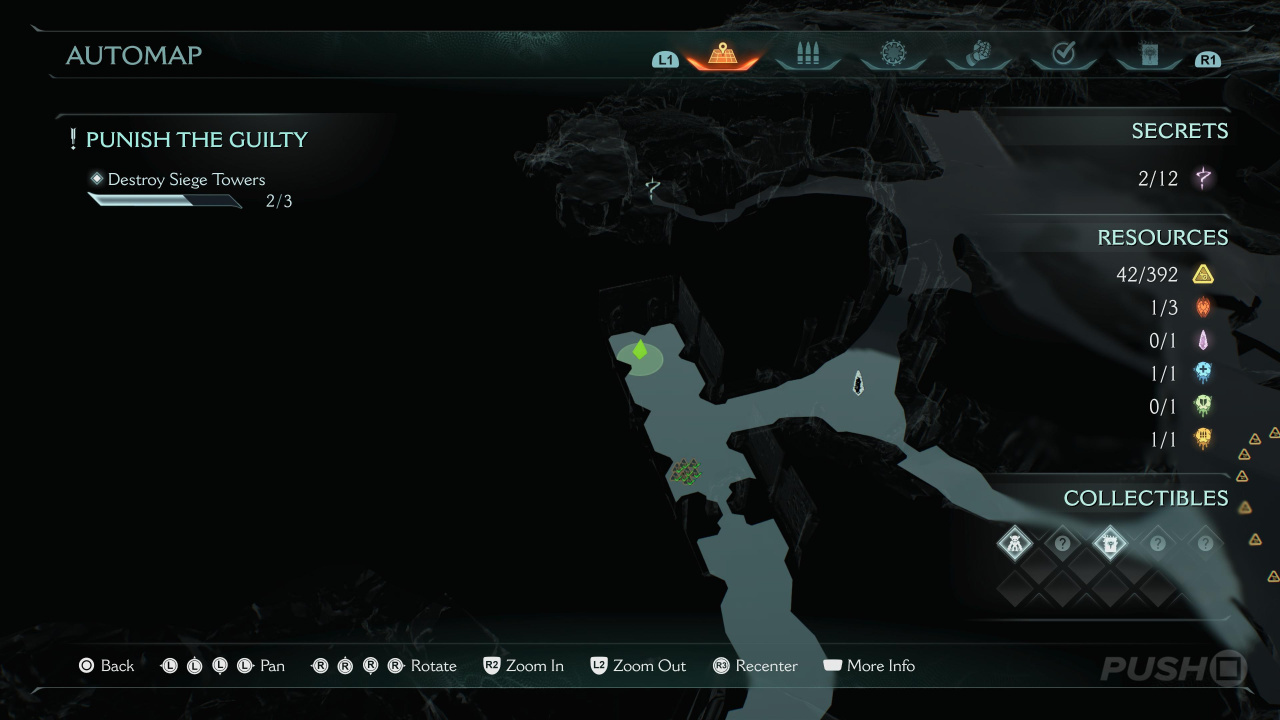1280x720 pixels.
Task: Click the player position arrow on map
Action: (x=858, y=383)
